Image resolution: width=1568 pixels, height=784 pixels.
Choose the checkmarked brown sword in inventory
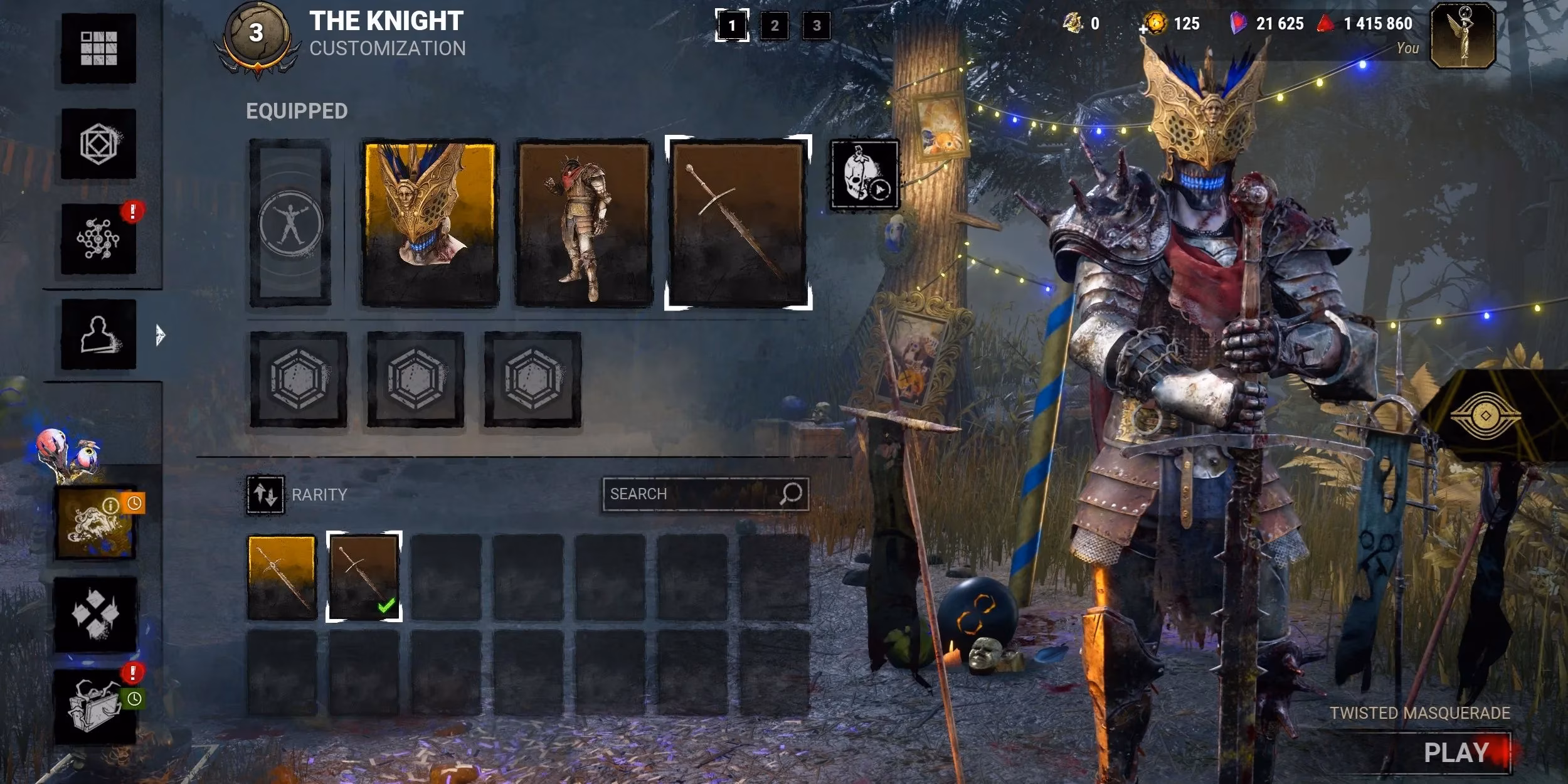pos(364,577)
